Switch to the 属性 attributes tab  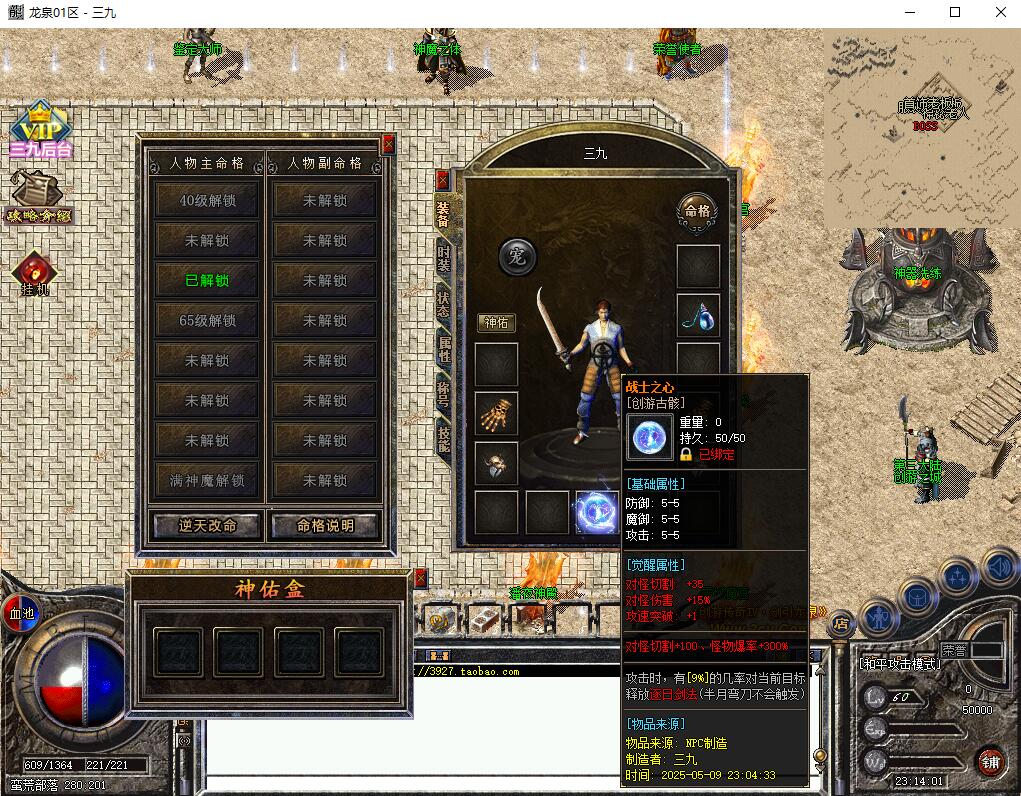point(443,349)
